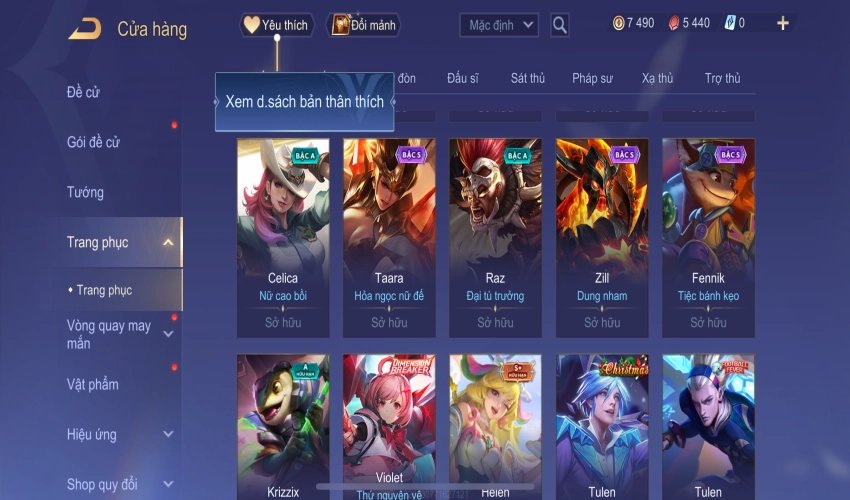Switch to the Sát thủ tab
Image resolution: width=850 pixels, height=500 pixels.
[x=527, y=78]
